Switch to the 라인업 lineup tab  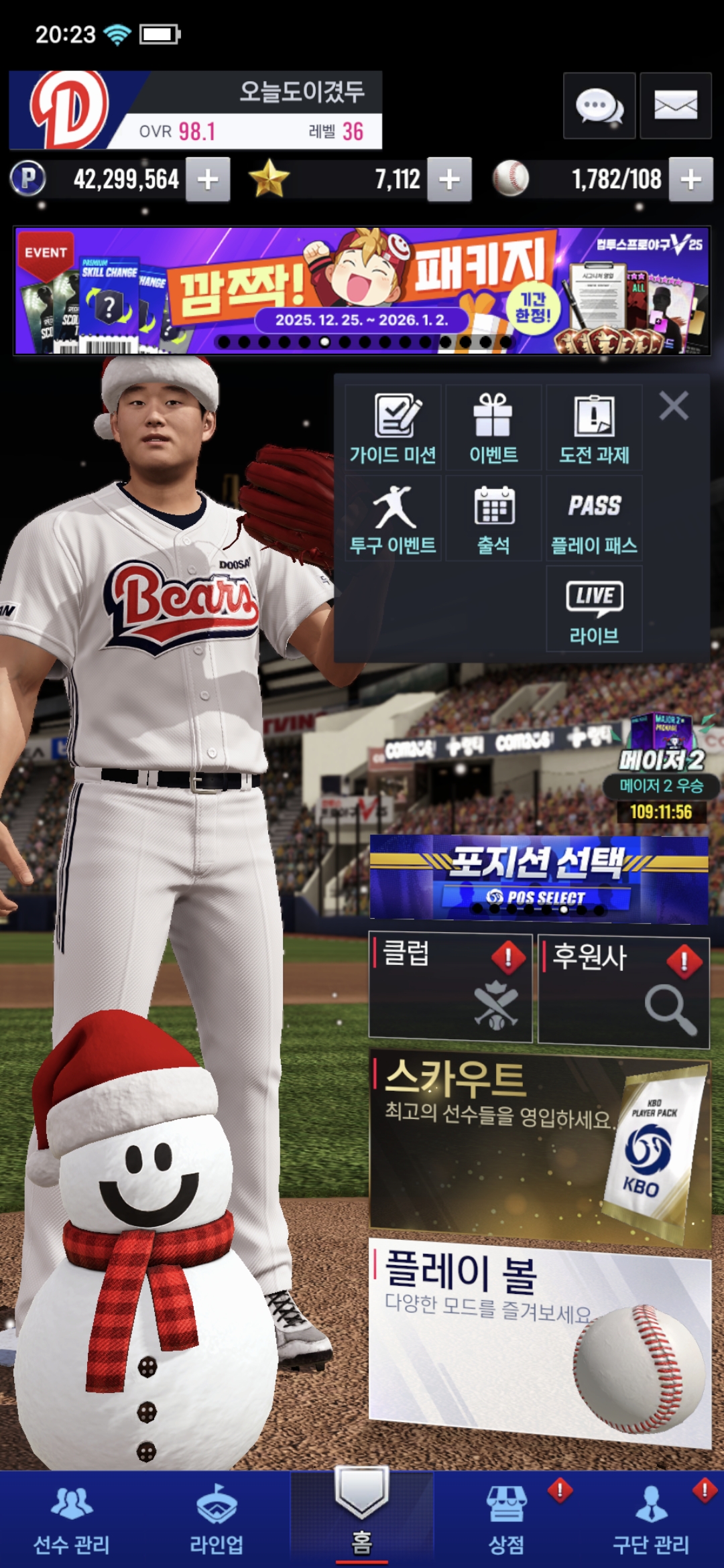pyautogui.click(x=217, y=1521)
